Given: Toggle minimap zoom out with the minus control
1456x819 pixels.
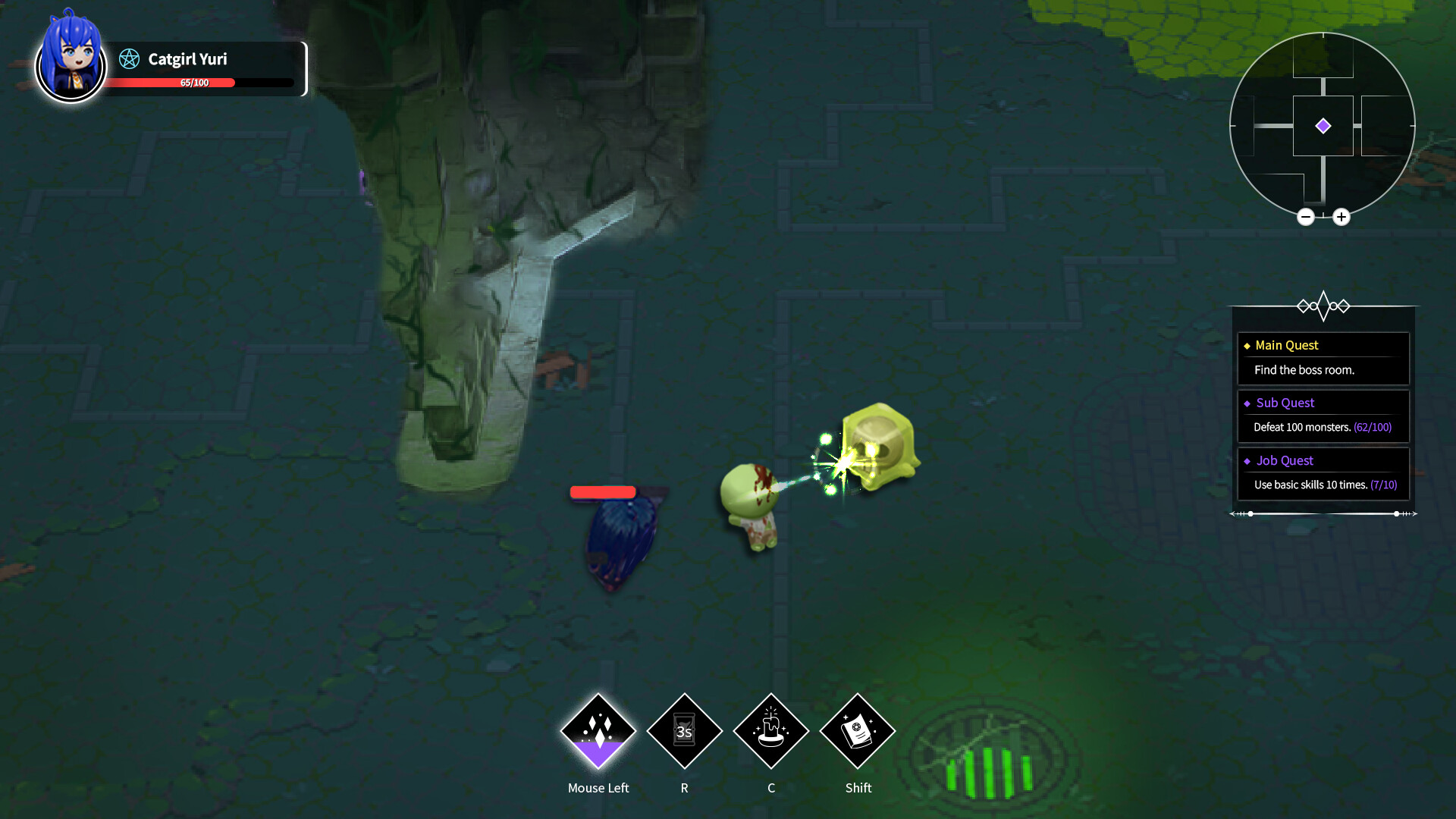Looking at the screenshot, I should pyautogui.click(x=1307, y=217).
